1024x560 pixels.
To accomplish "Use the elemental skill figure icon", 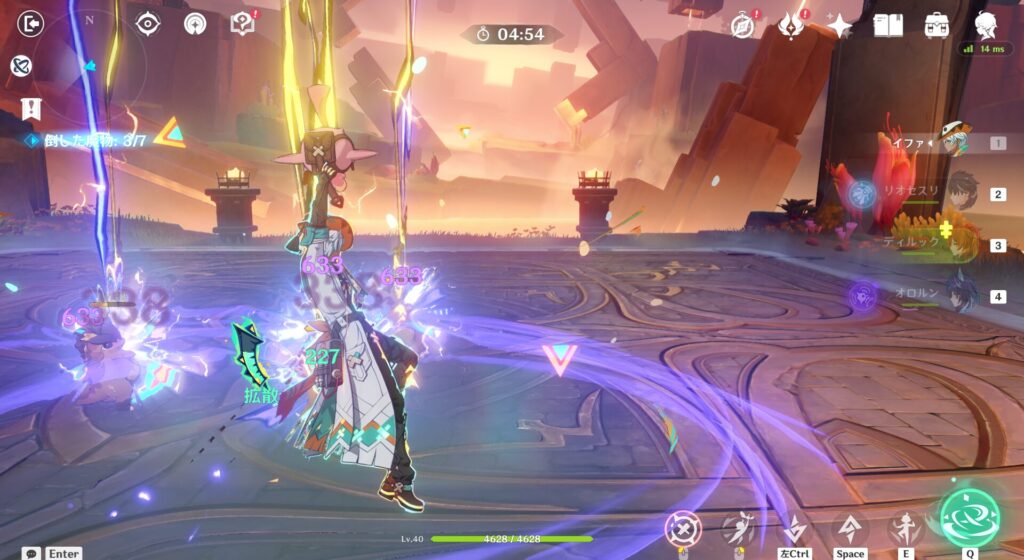I will click(905, 527).
